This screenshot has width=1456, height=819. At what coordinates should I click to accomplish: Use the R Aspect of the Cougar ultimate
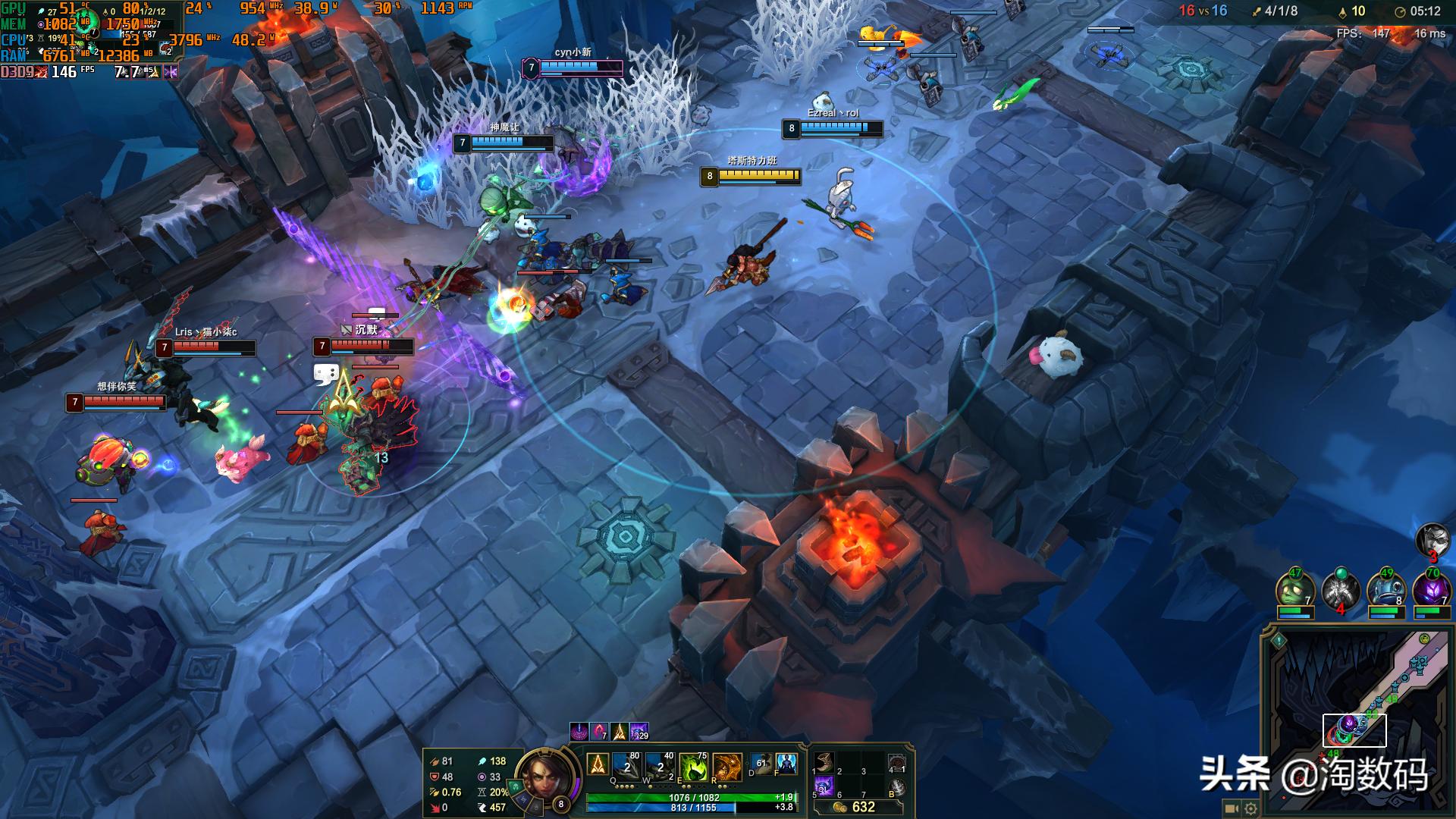click(726, 767)
